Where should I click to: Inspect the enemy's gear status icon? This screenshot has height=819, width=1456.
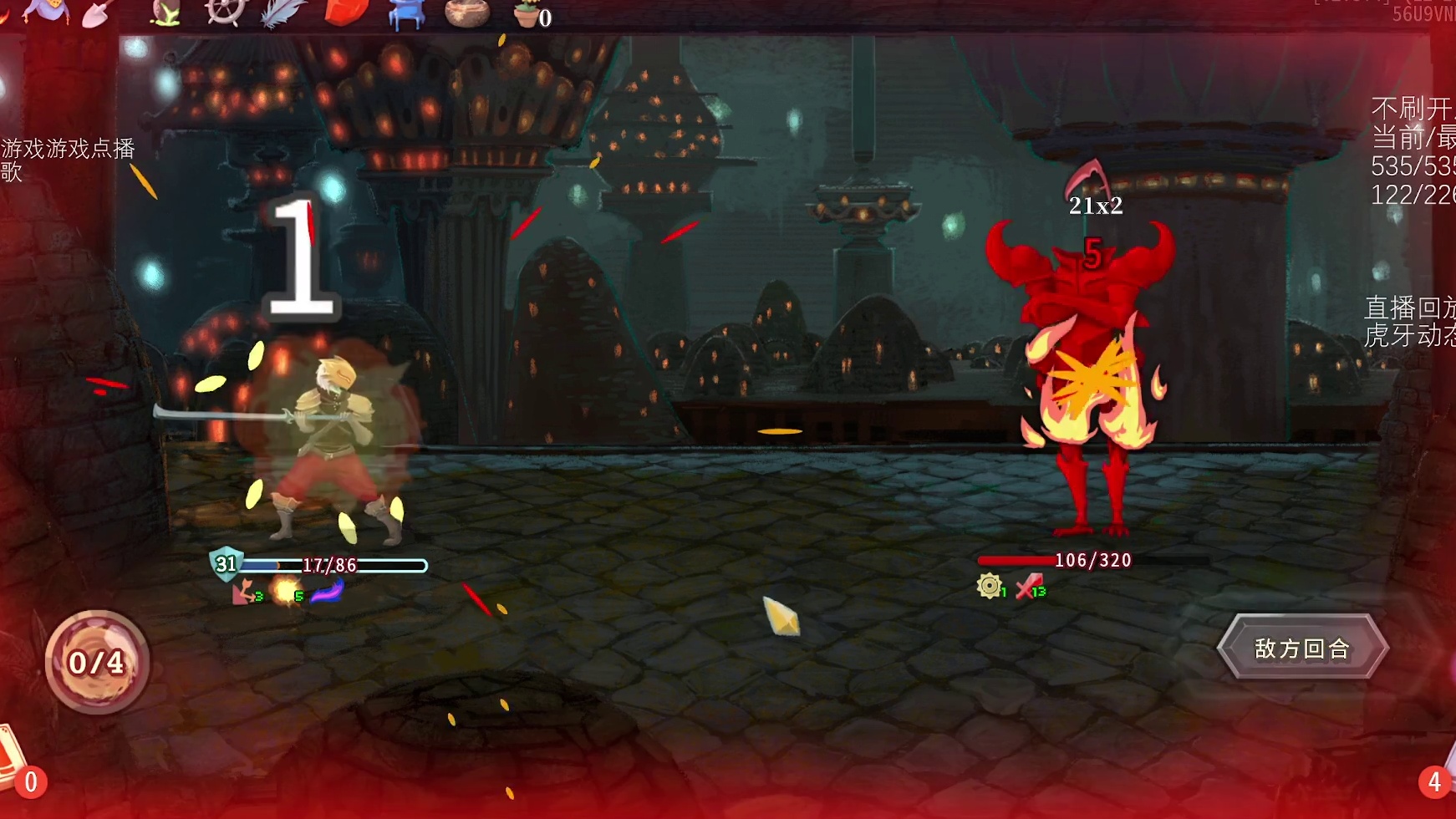[990, 586]
